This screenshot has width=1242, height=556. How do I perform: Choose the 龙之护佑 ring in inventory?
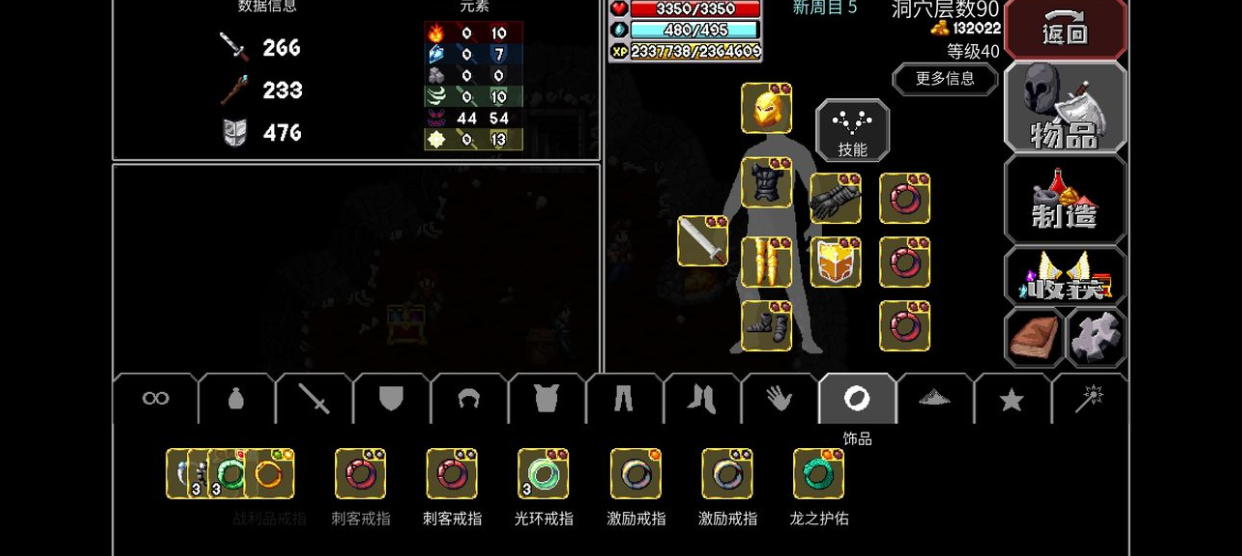pyautogui.click(x=819, y=474)
